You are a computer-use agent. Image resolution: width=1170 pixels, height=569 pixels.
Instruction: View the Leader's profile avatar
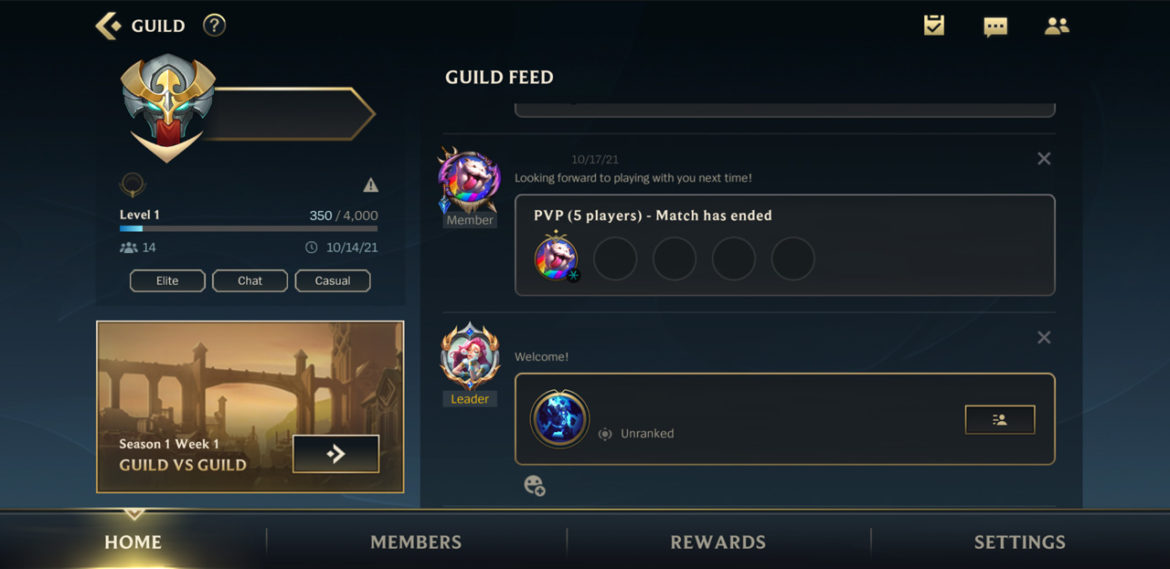[x=470, y=356]
